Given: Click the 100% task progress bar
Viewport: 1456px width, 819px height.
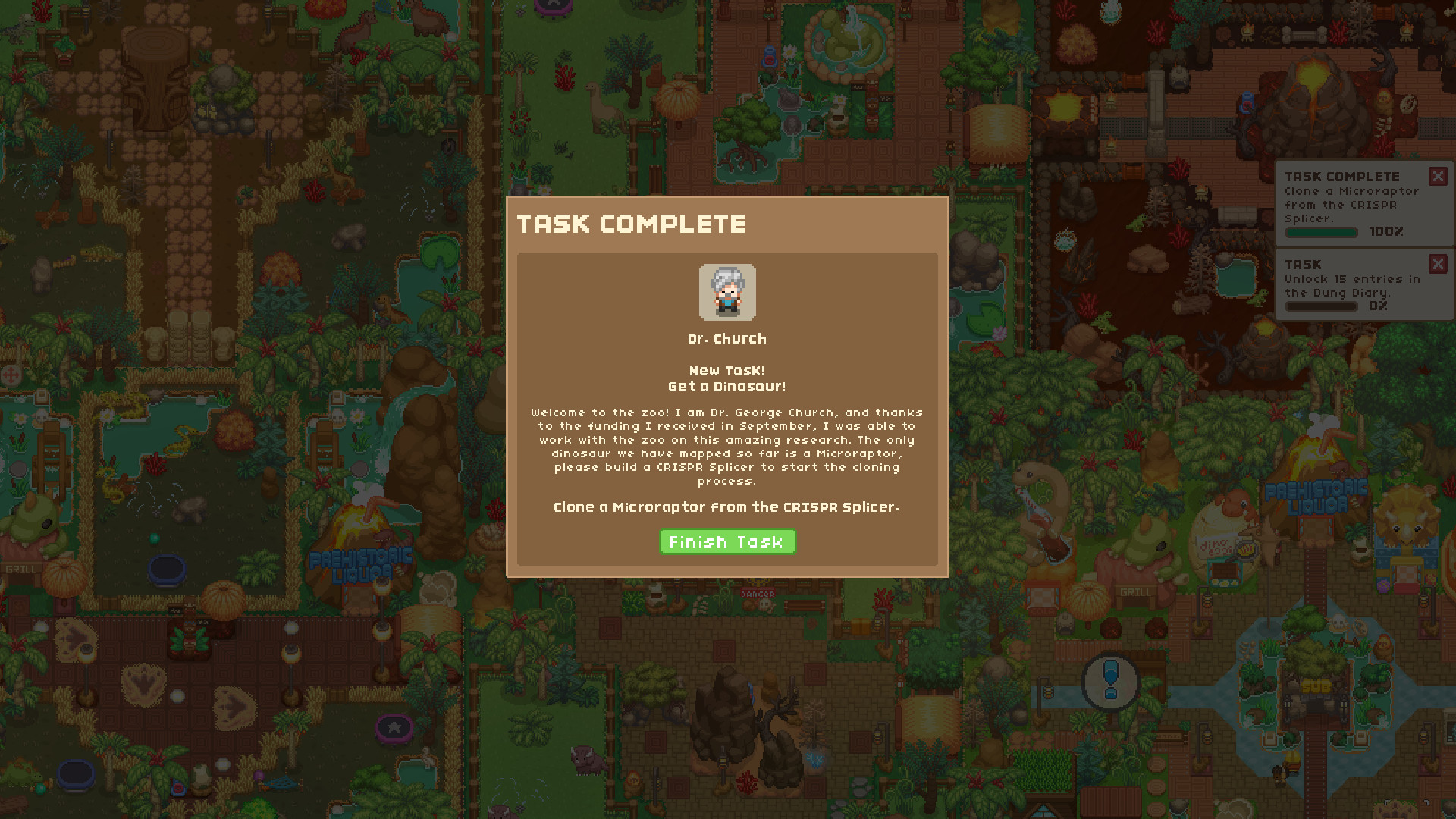Looking at the screenshot, I should point(1322,233).
